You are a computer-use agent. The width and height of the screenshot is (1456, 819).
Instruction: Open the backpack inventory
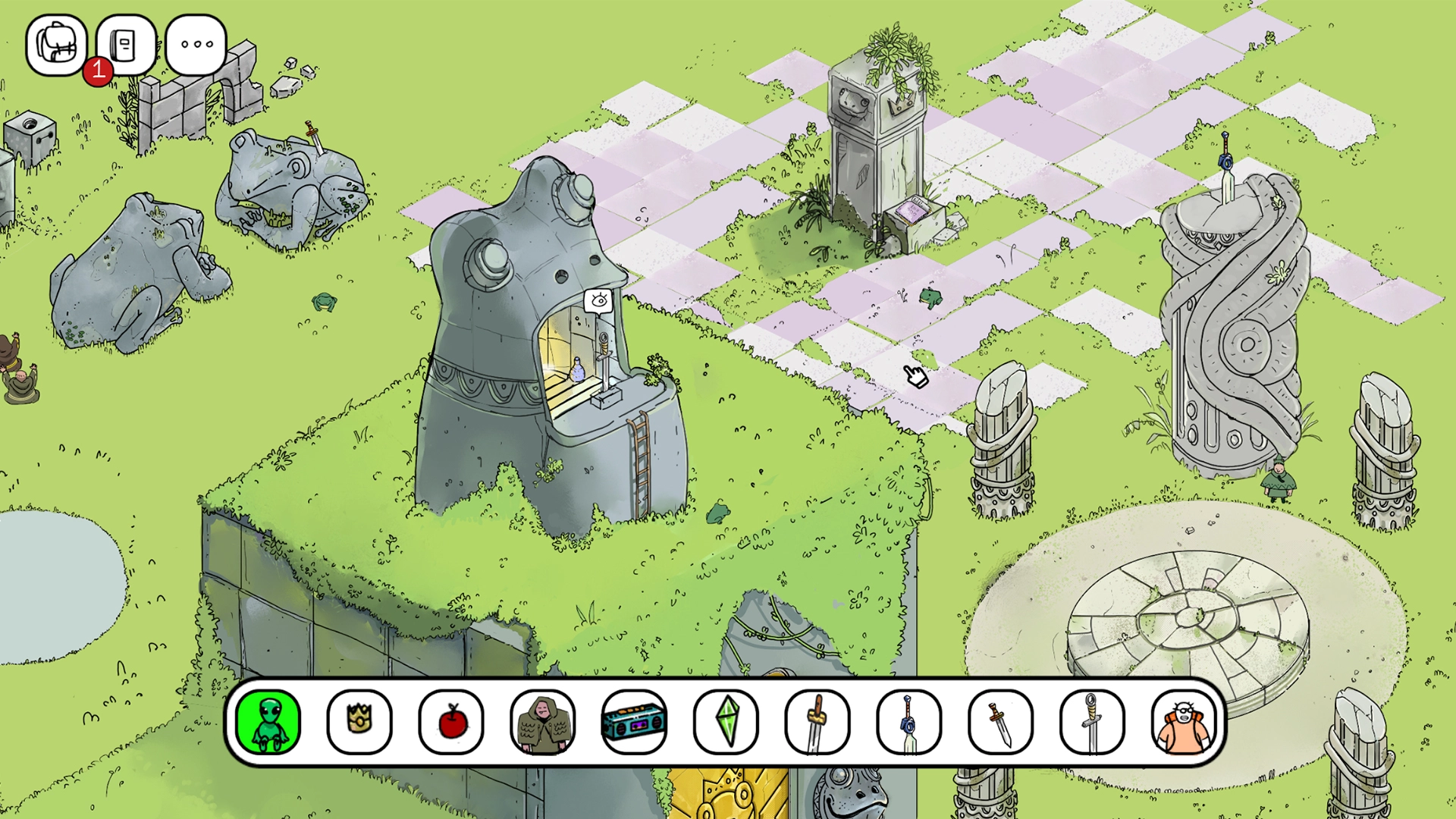pyautogui.click(x=56, y=45)
